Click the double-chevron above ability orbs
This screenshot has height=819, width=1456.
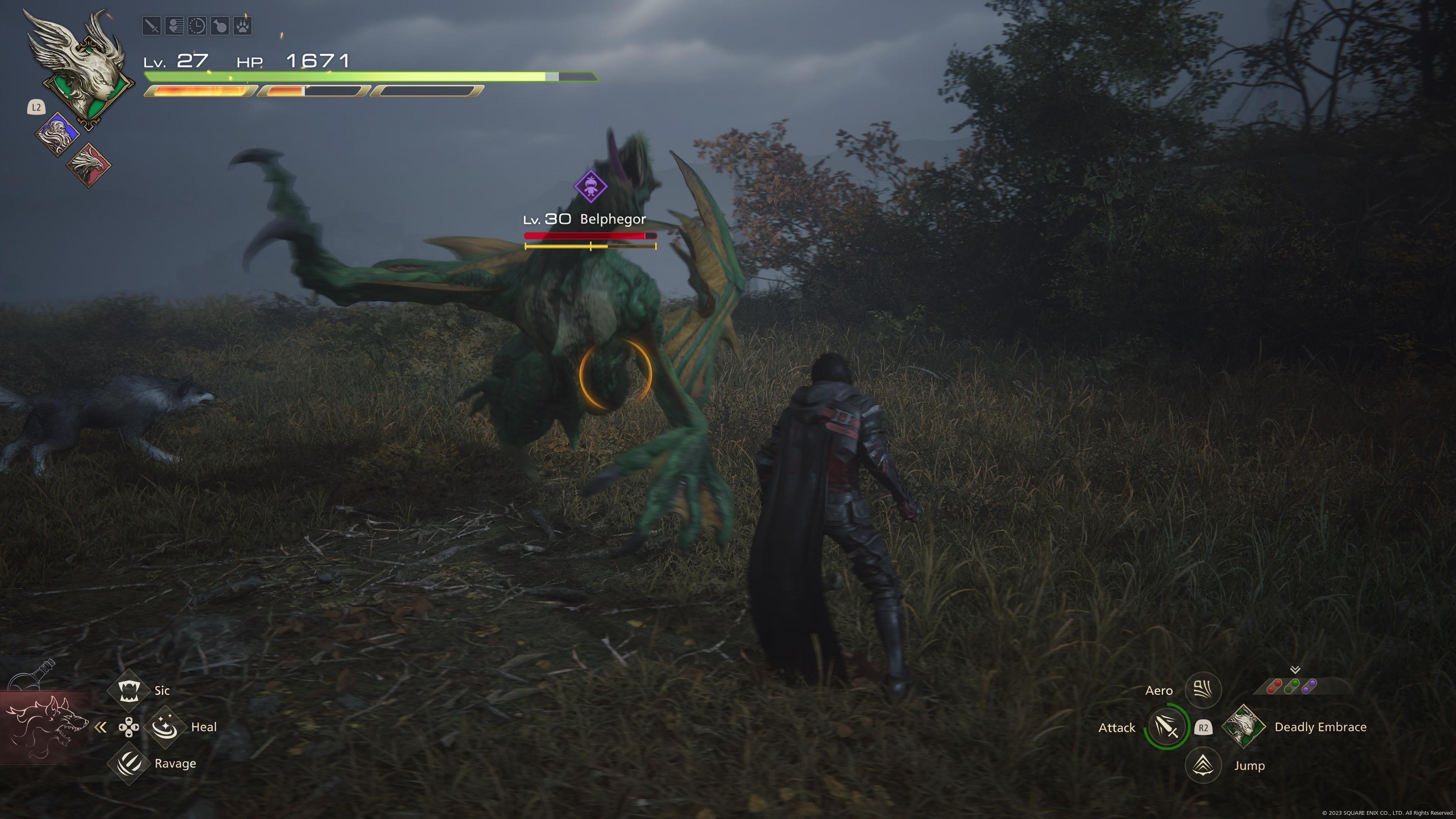click(x=1295, y=670)
